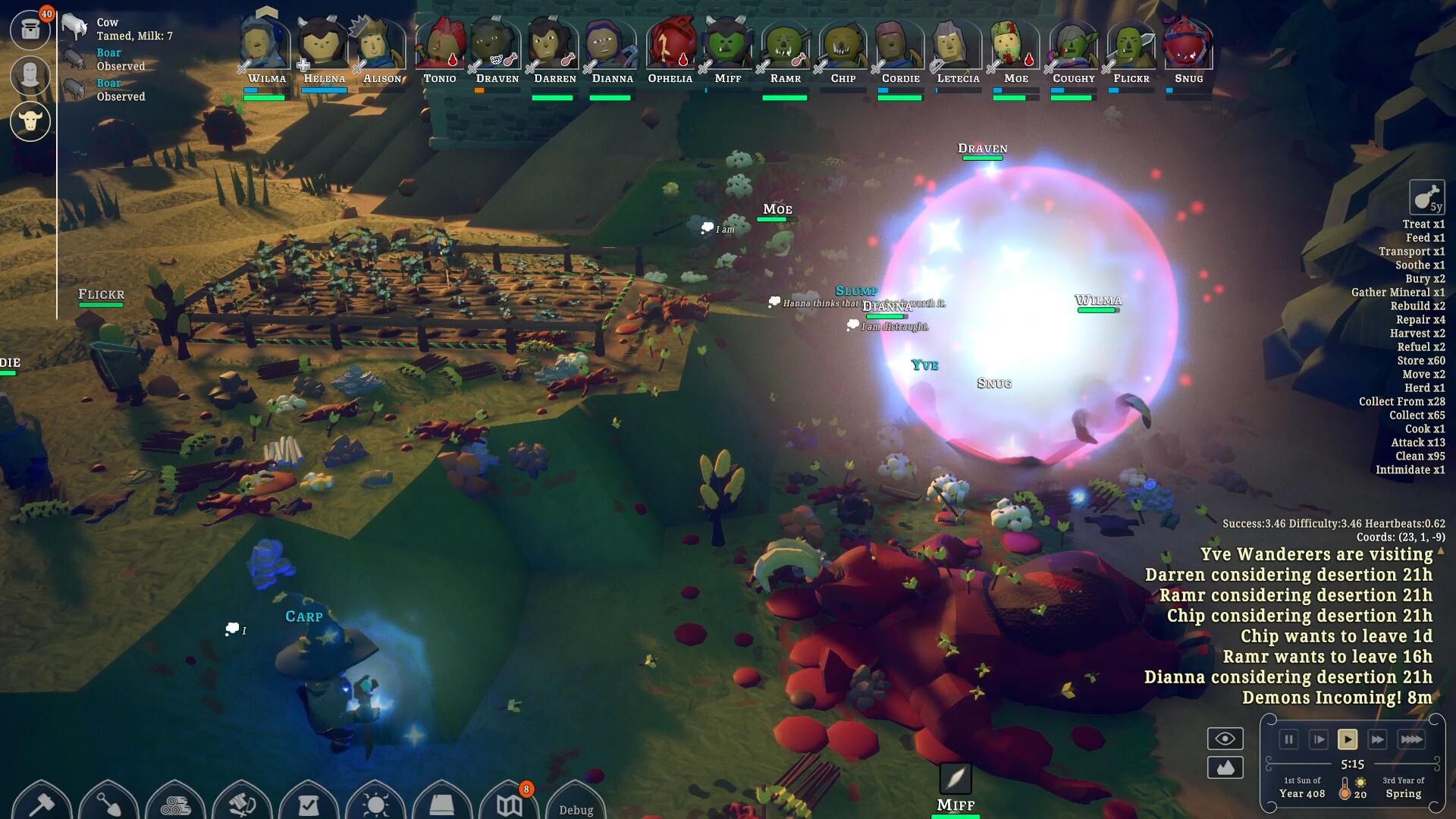Toggle the eye visibility button
Image resolution: width=1456 pixels, height=819 pixels.
(x=1225, y=739)
